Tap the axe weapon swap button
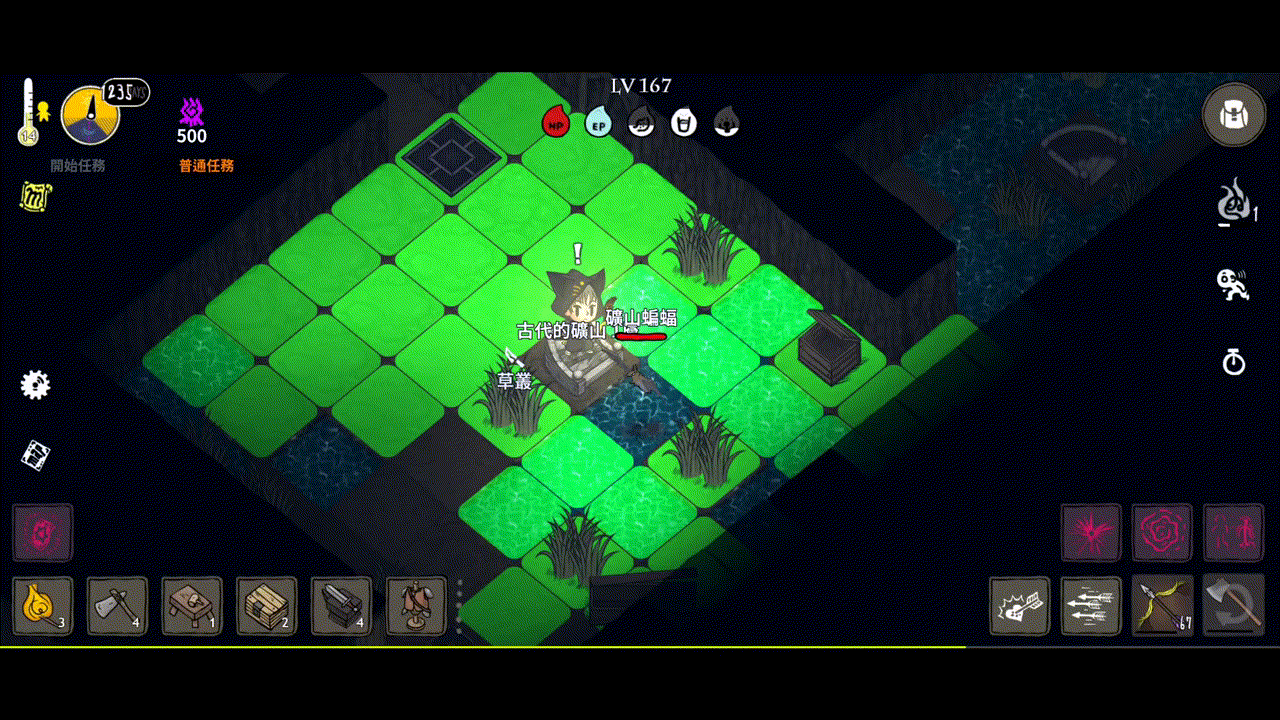Viewport: 1280px width, 720px height. [x=1233, y=606]
